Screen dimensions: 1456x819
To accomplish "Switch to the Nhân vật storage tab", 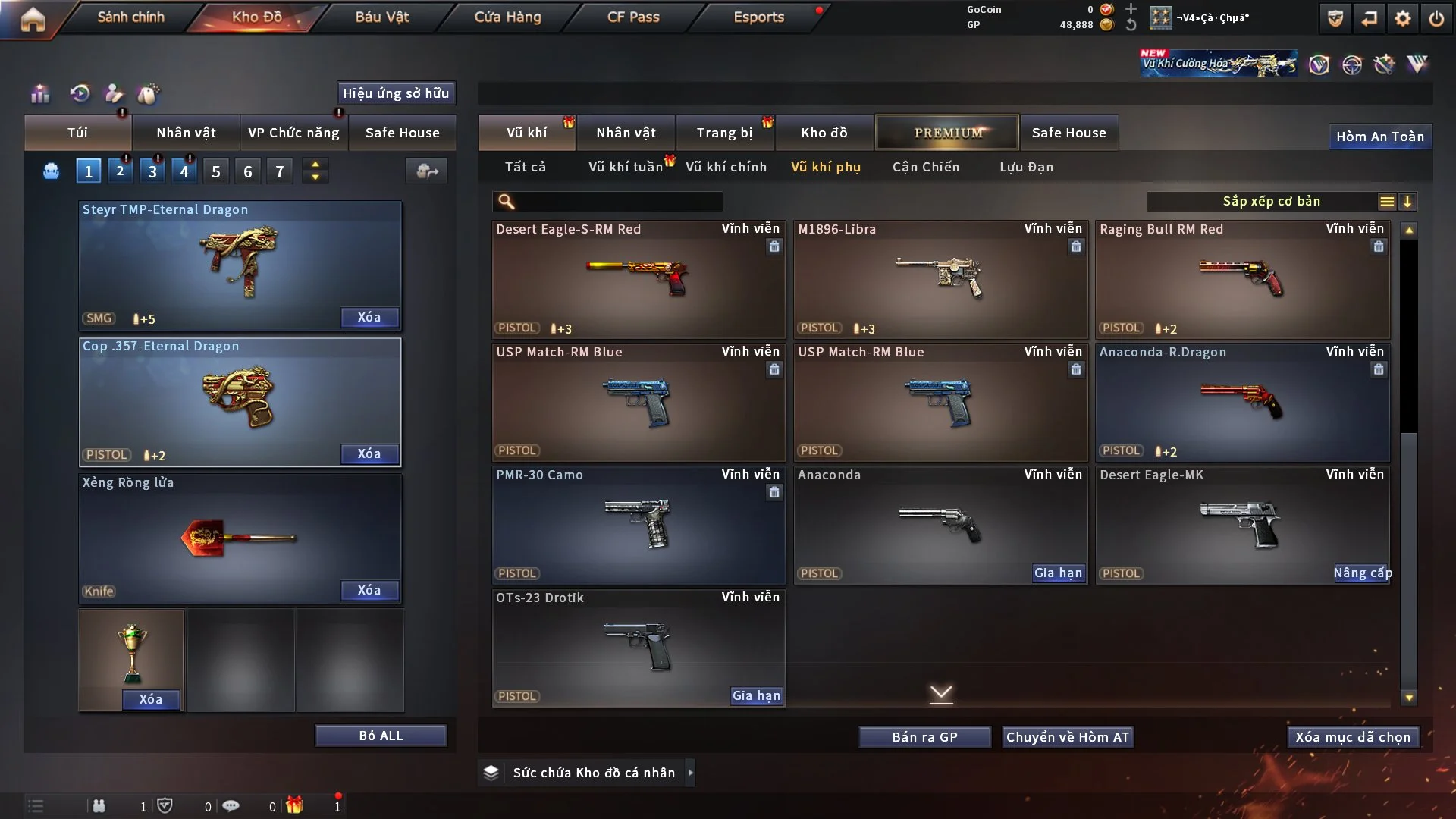I will (x=626, y=133).
